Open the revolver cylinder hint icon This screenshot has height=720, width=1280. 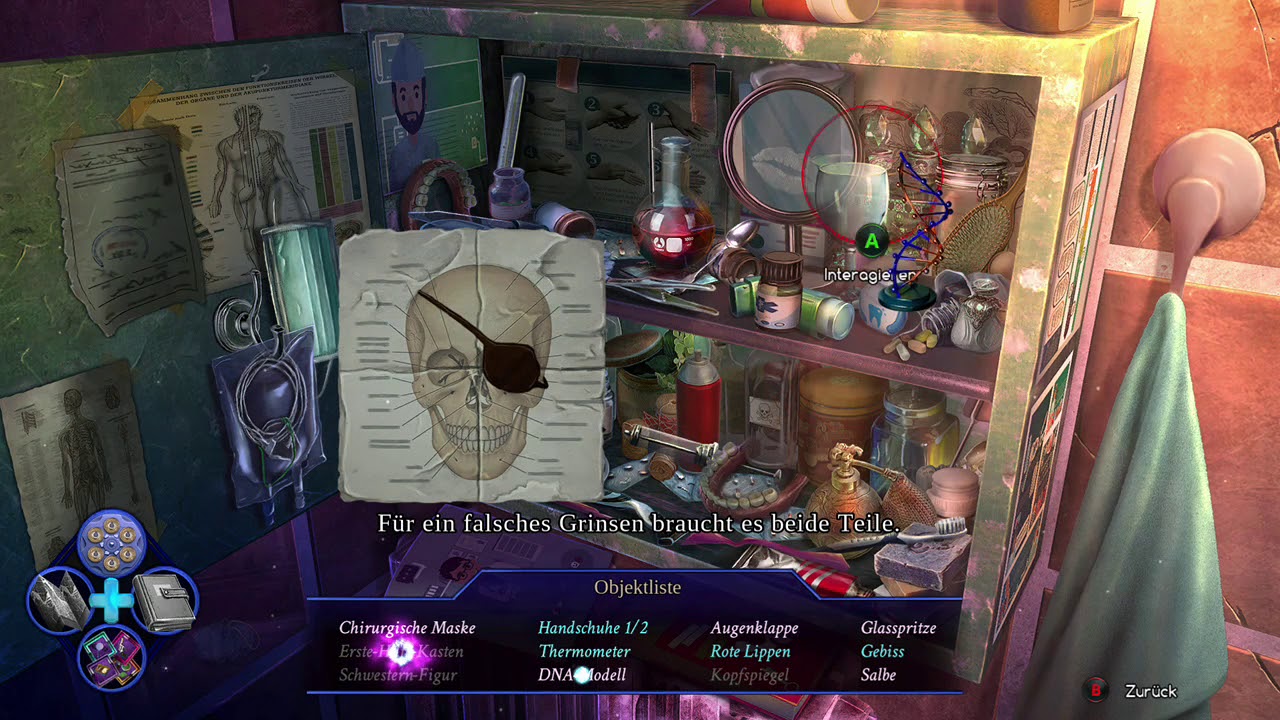(x=111, y=543)
